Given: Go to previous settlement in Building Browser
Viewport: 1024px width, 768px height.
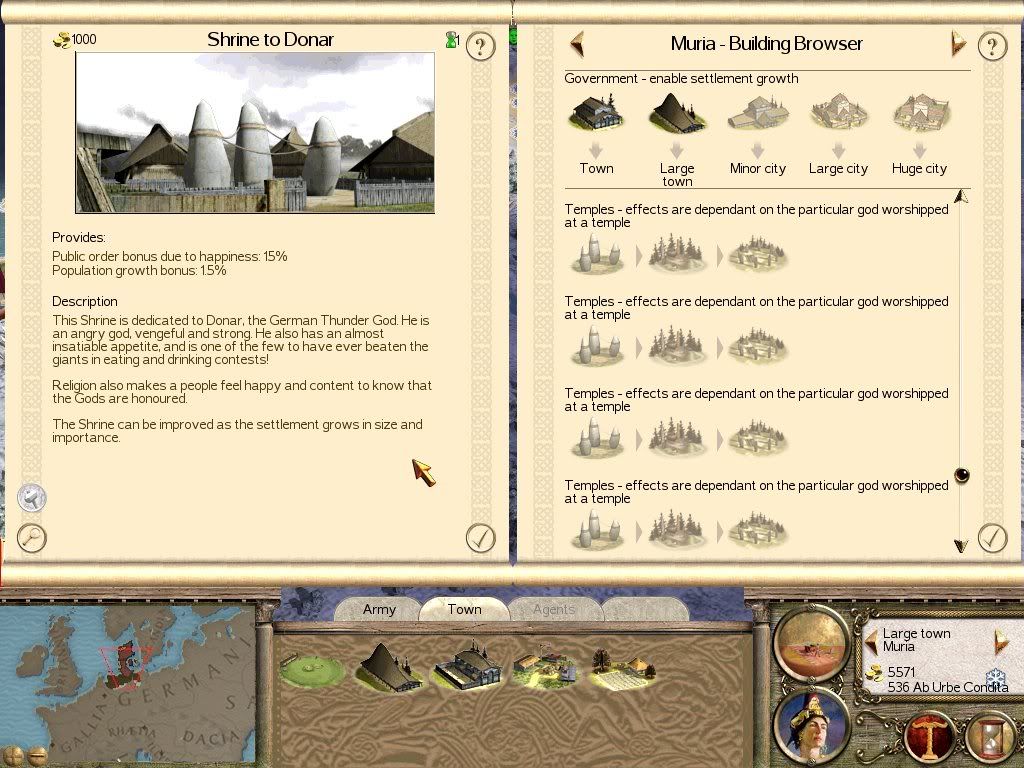Looking at the screenshot, I should coord(577,44).
